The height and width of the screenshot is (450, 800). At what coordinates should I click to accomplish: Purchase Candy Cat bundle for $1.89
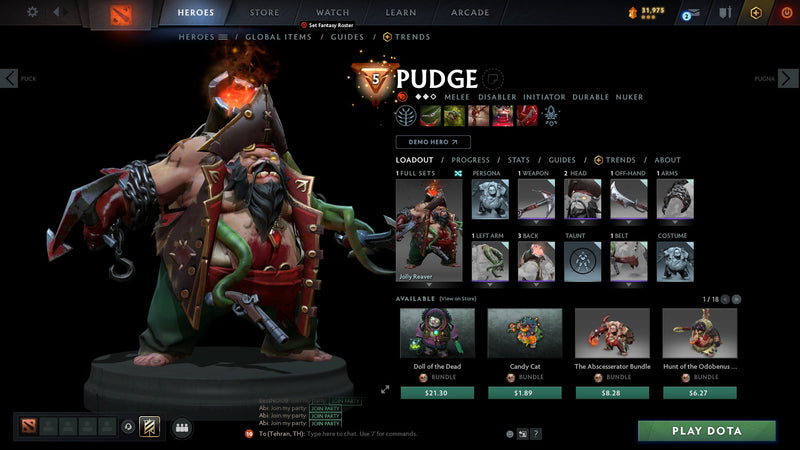click(x=524, y=393)
